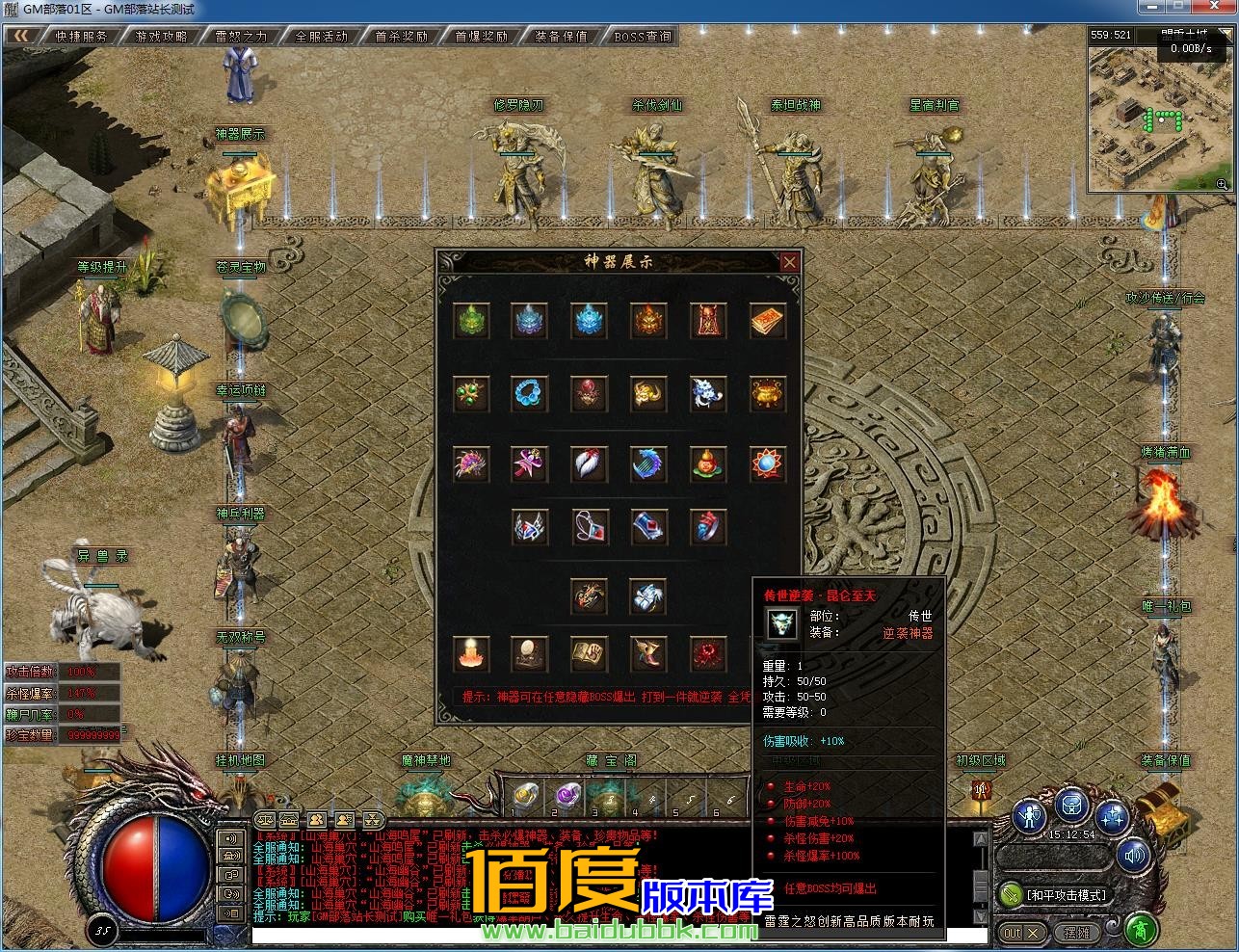Toggle the 和平攻击模式 green sword switch
Viewport: 1239px width, 952px height.
coord(1011,896)
